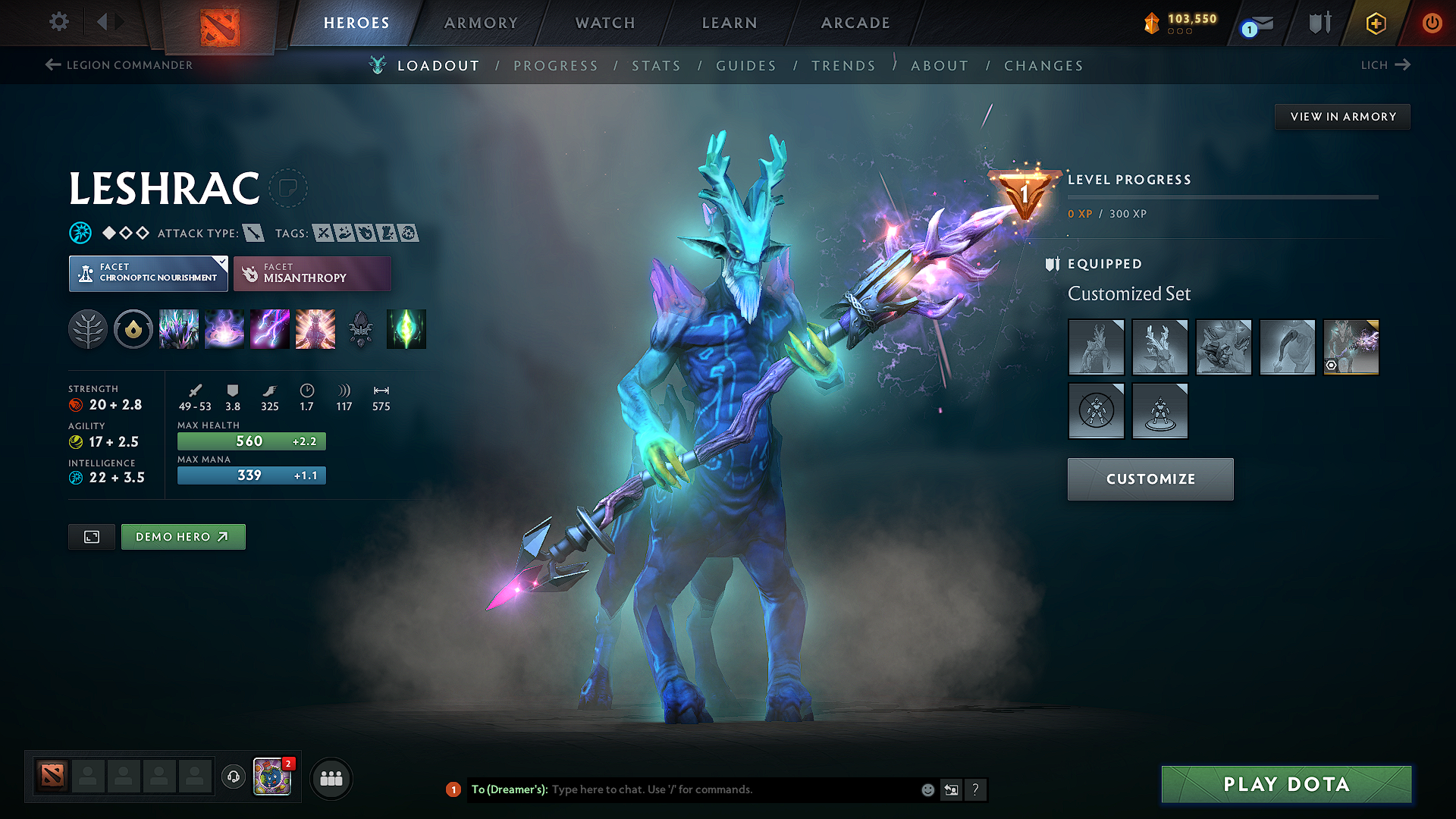Toggle voice chat with the headset icon

233,778
